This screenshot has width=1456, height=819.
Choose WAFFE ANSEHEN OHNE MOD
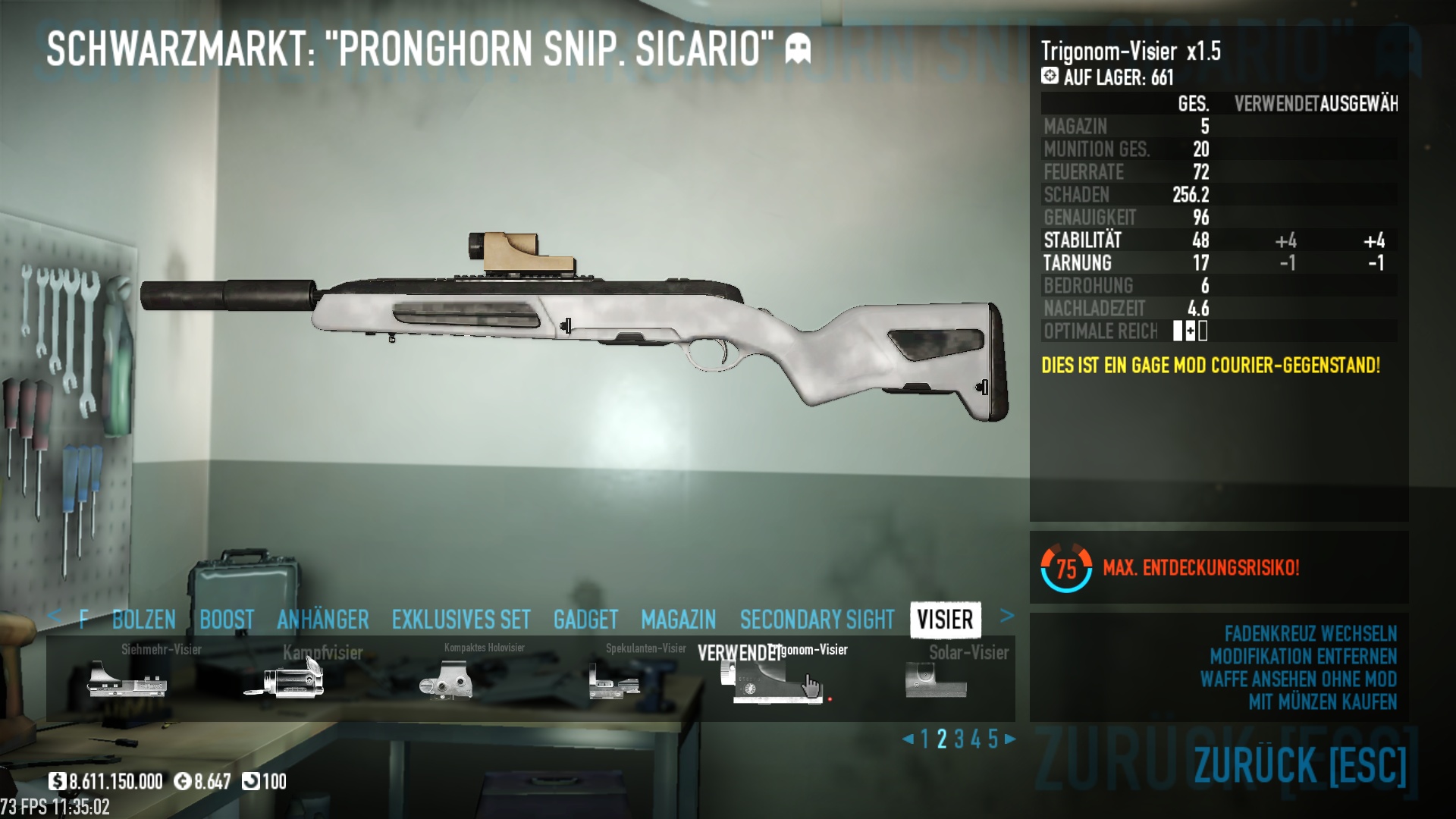tap(1298, 679)
